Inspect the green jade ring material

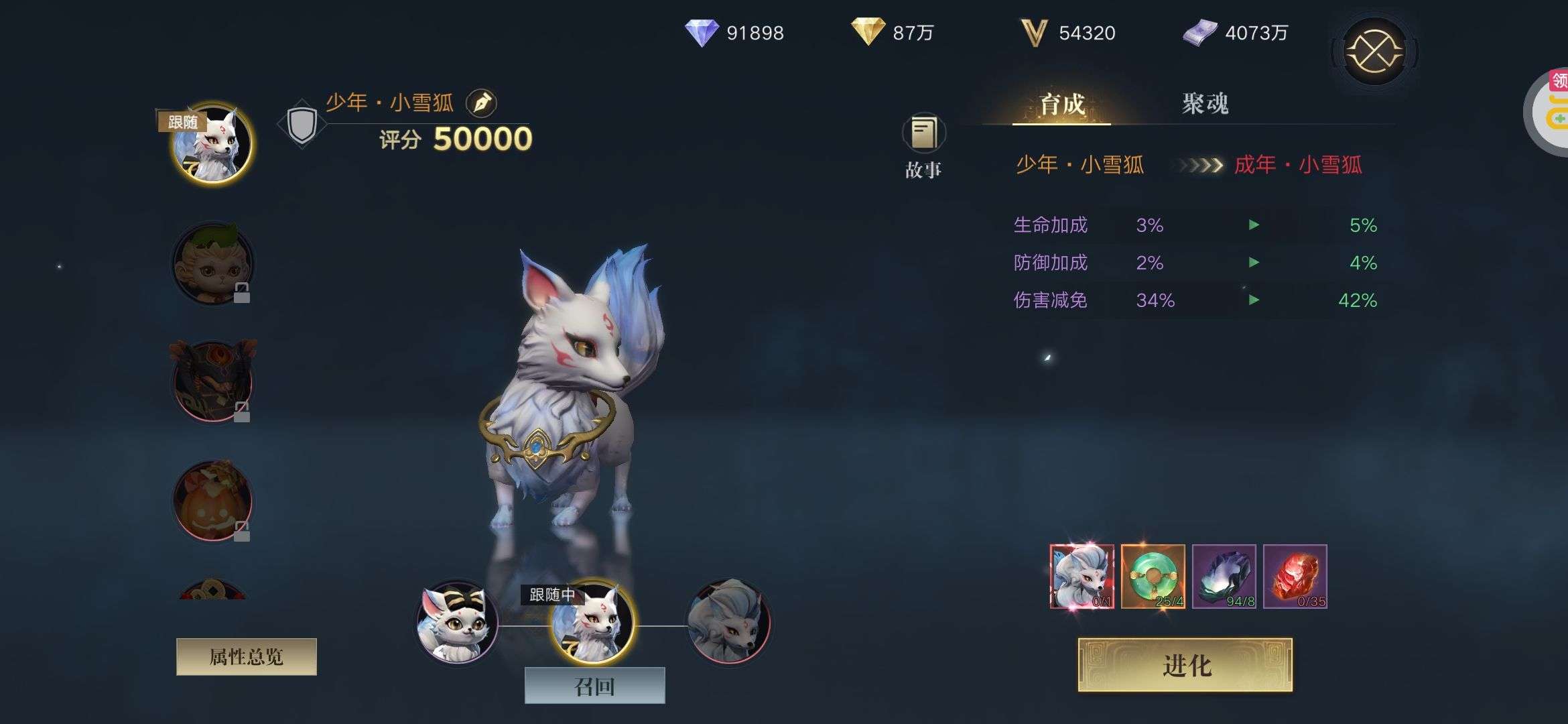pyautogui.click(x=1153, y=577)
